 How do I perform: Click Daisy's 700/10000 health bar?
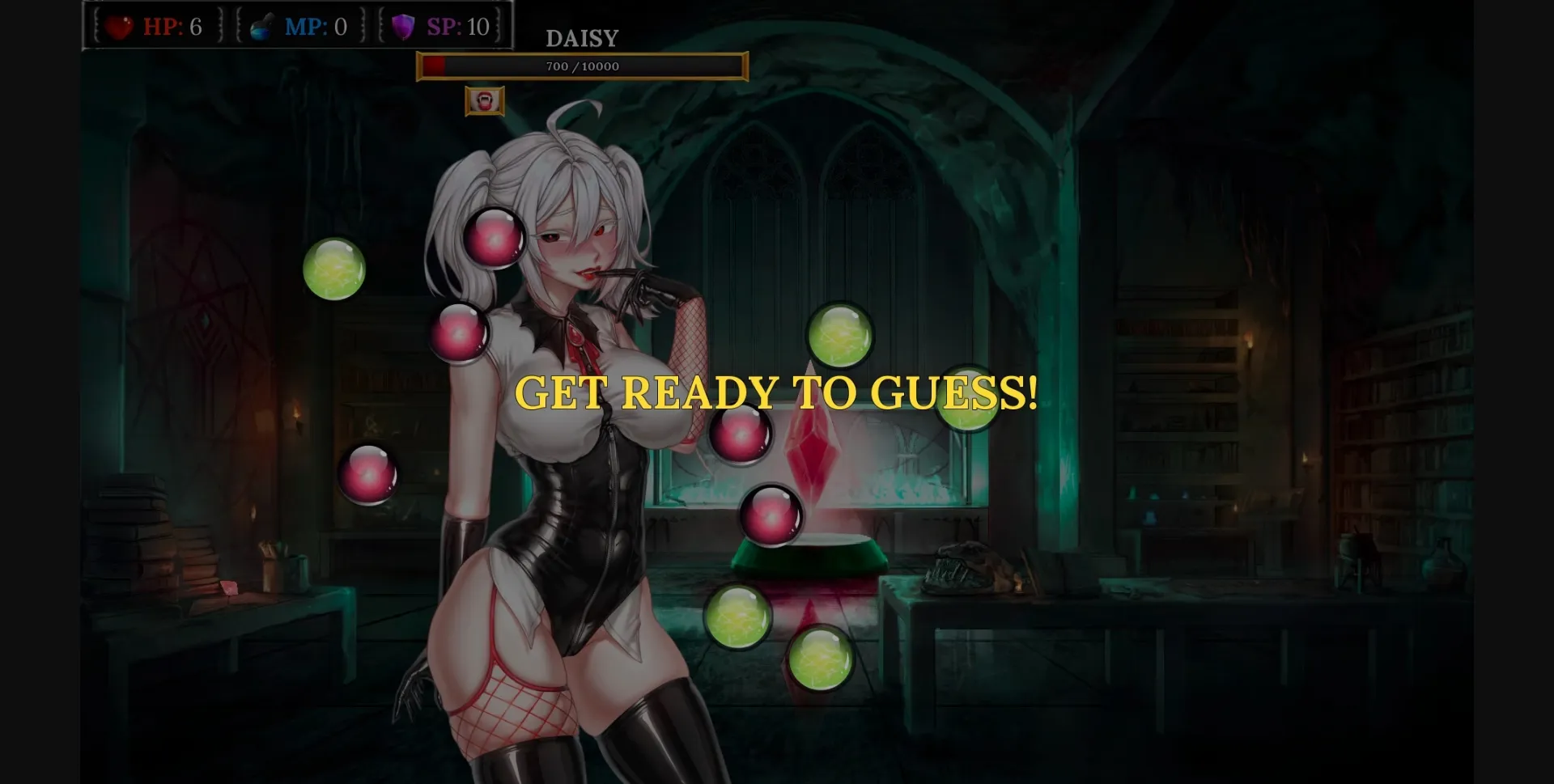[x=581, y=67]
